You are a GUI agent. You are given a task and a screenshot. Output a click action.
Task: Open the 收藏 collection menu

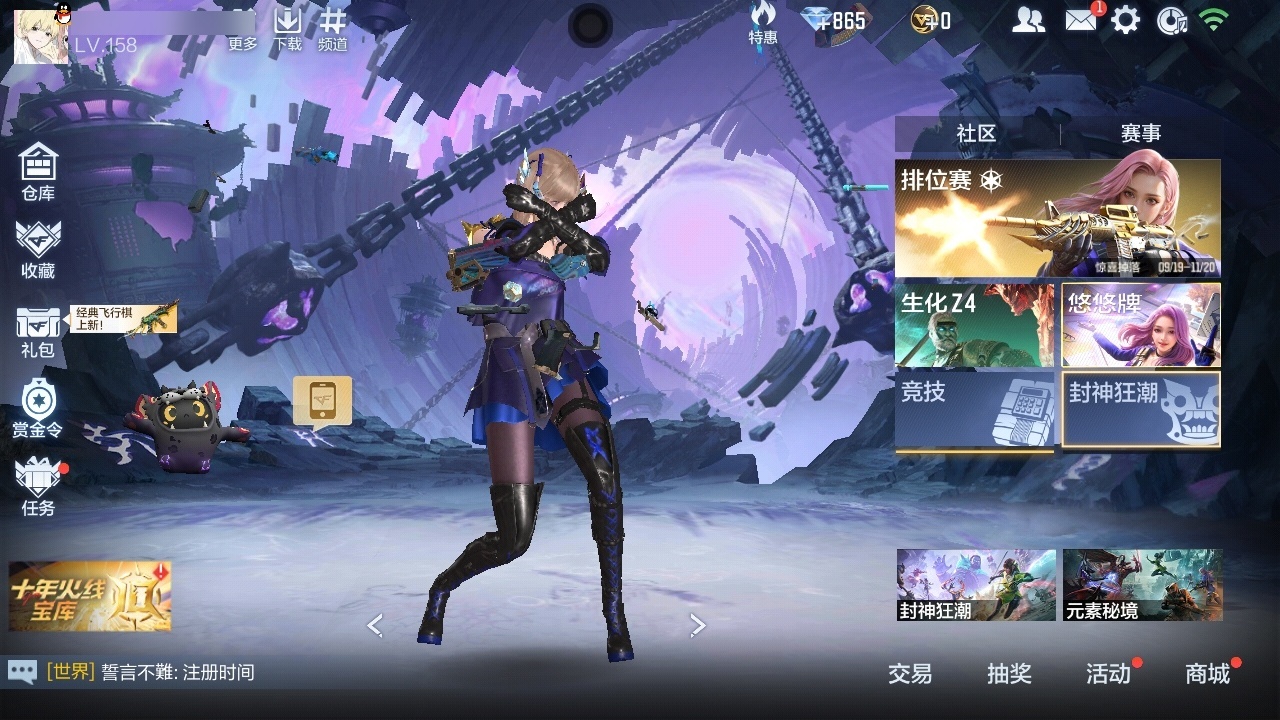click(x=38, y=249)
